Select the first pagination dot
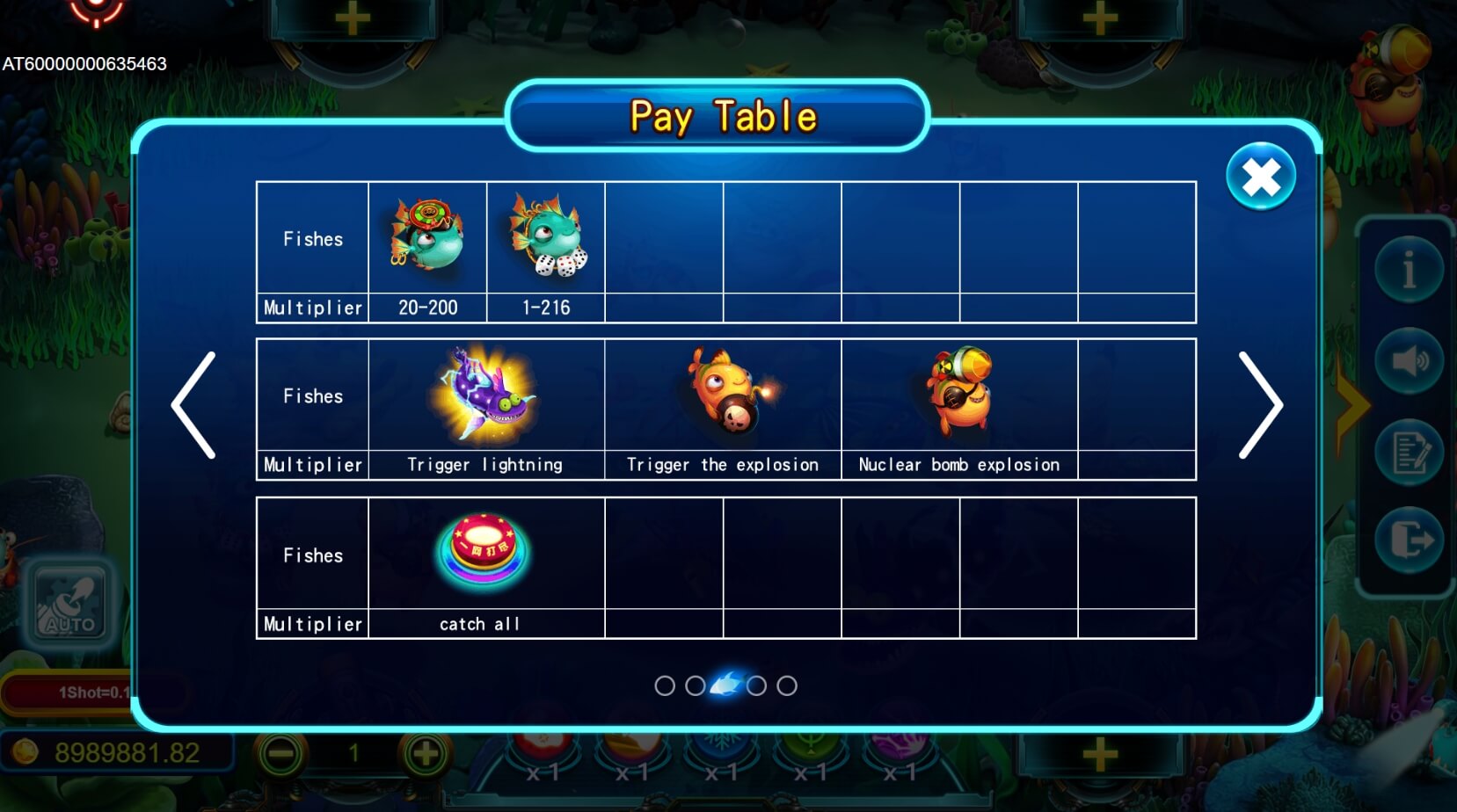 (x=666, y=685)
